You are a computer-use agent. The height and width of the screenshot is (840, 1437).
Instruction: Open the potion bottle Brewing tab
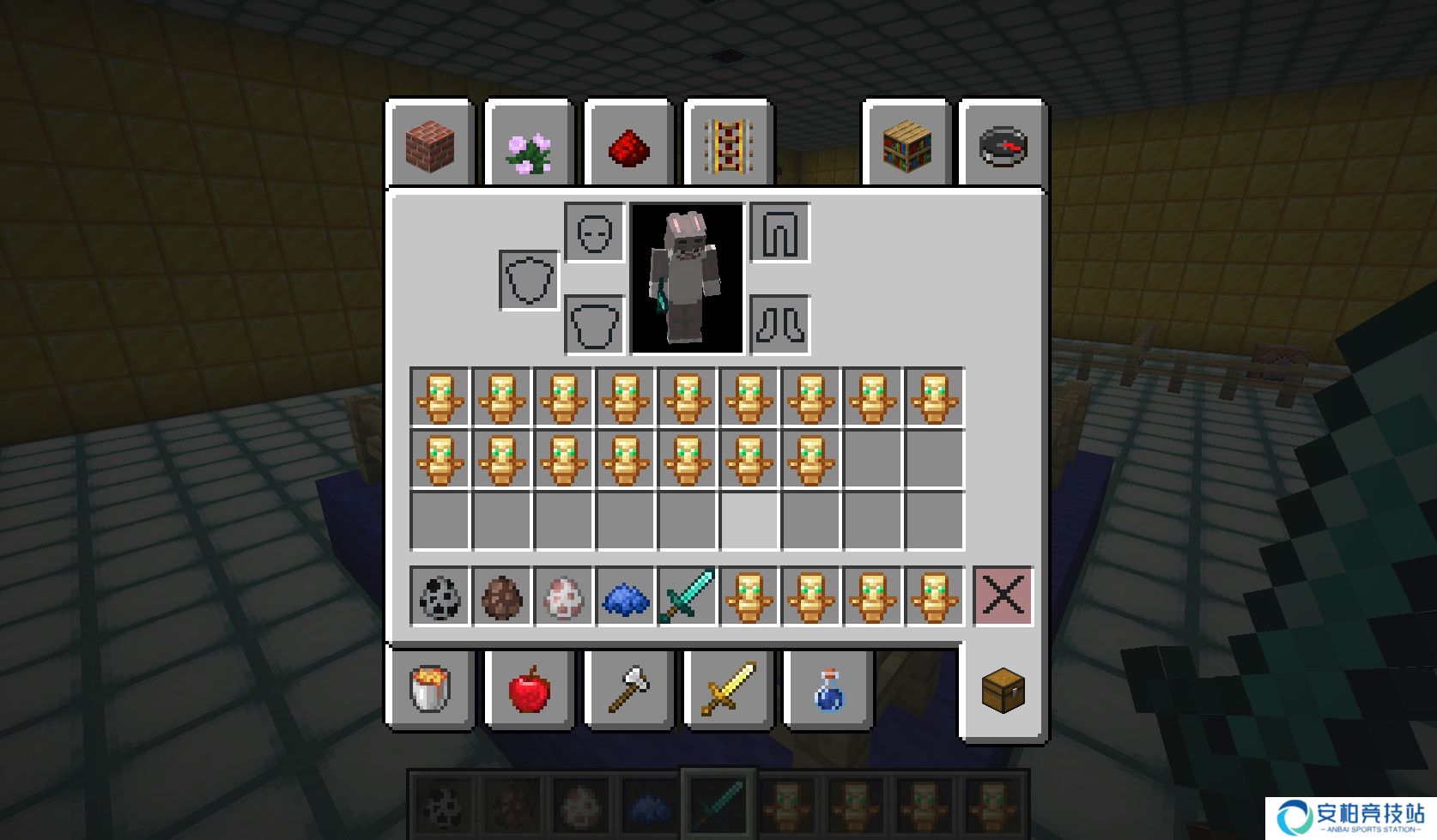pyautogui.click(x=828, y=689)
